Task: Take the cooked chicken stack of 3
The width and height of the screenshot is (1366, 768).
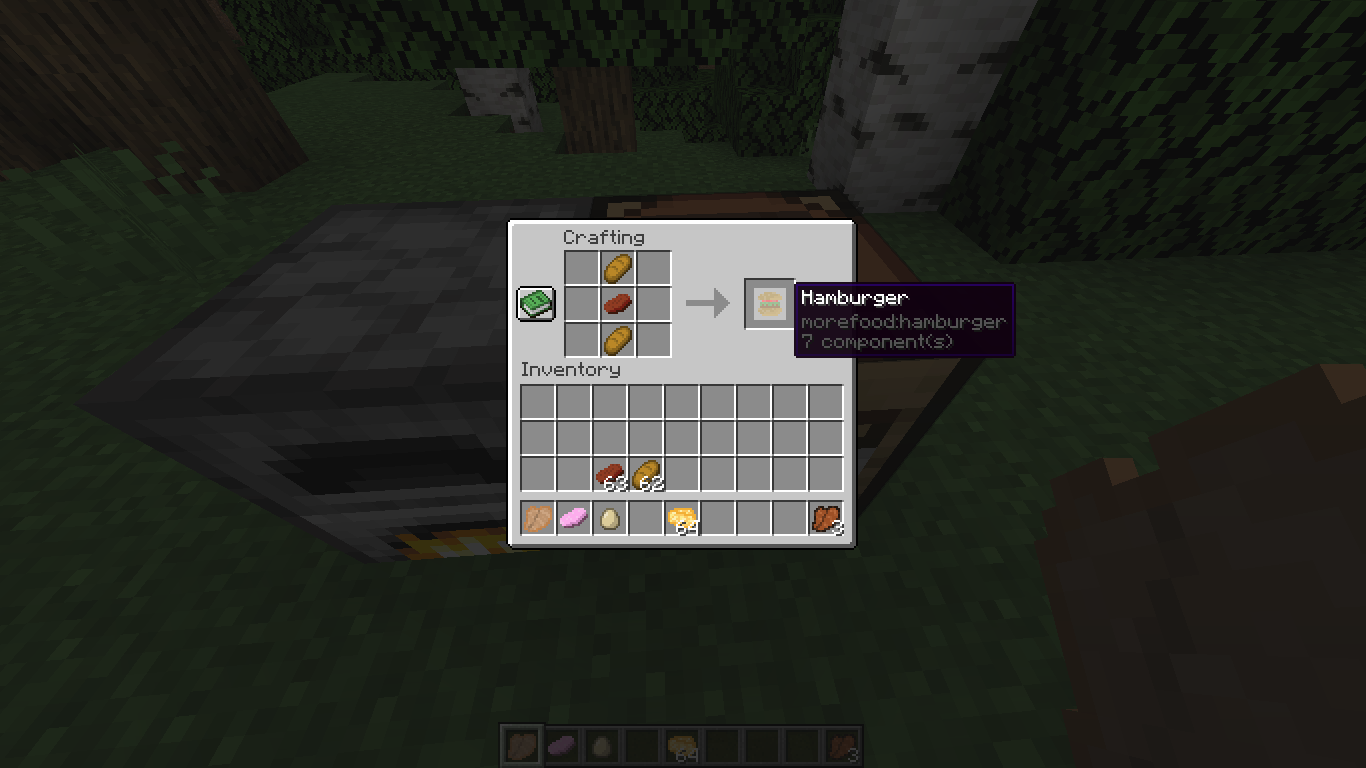Action: pos(826,517)
